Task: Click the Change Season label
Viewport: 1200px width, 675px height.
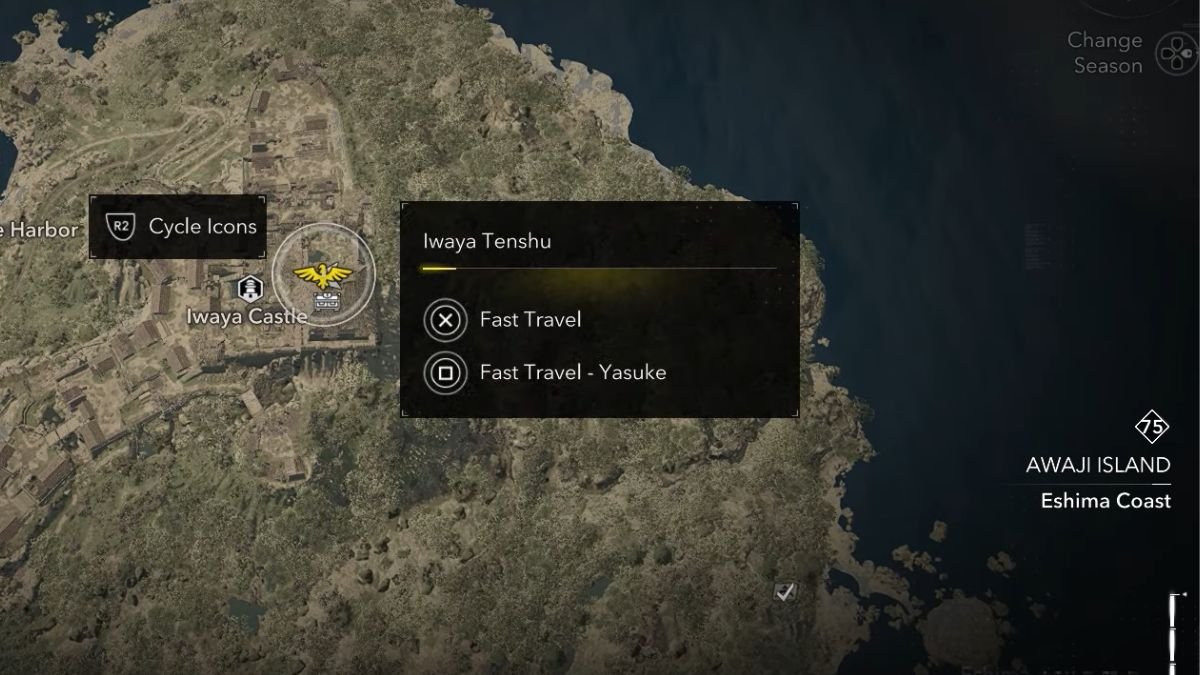Action: 1106,53
